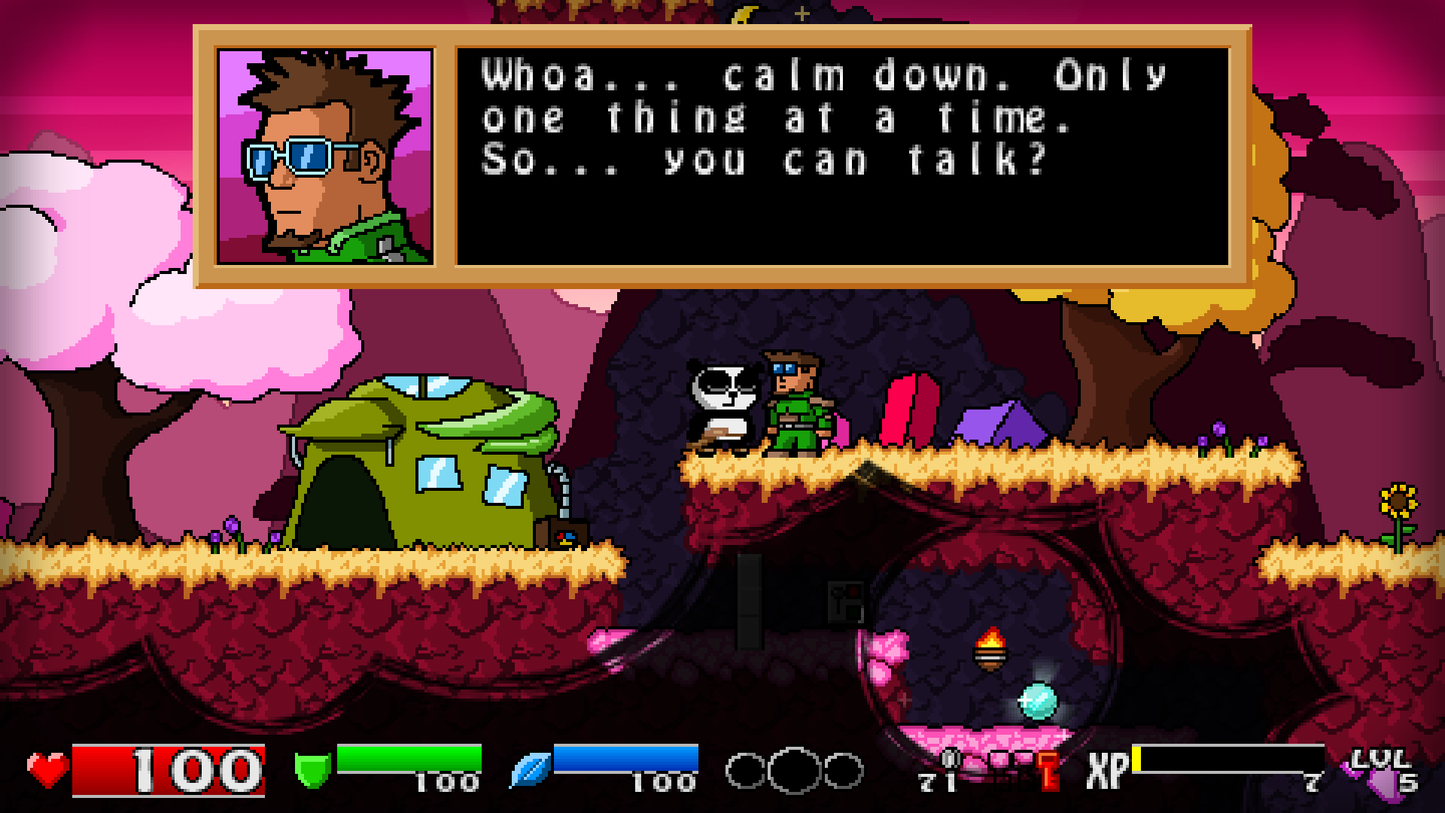Click the floating torch collectible in the cave
This screenshot has width=1445, height=813.
click(989, 652)
